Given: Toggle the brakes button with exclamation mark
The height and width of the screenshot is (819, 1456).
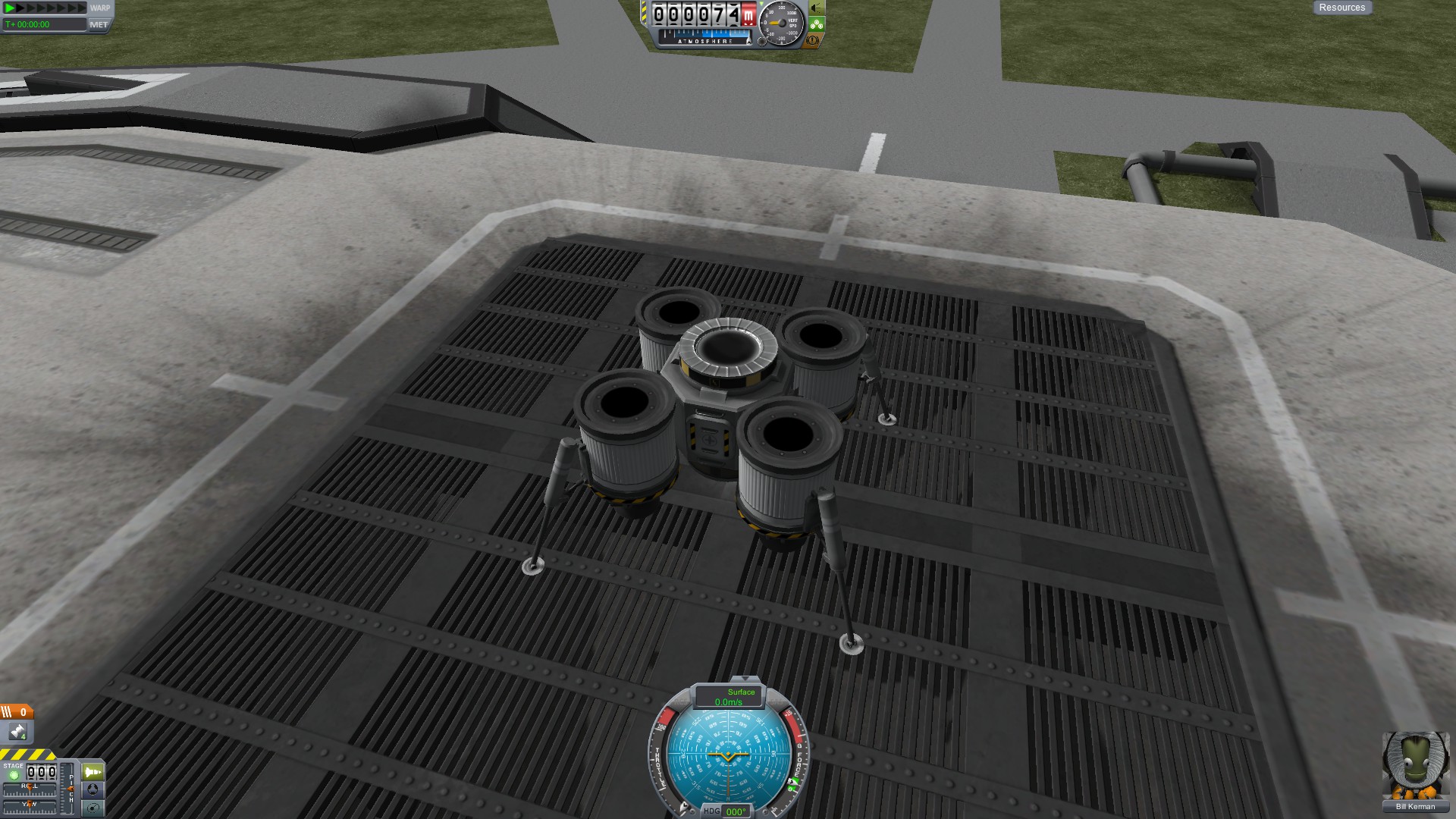Looking at the screenshot, I should (813, 39).
